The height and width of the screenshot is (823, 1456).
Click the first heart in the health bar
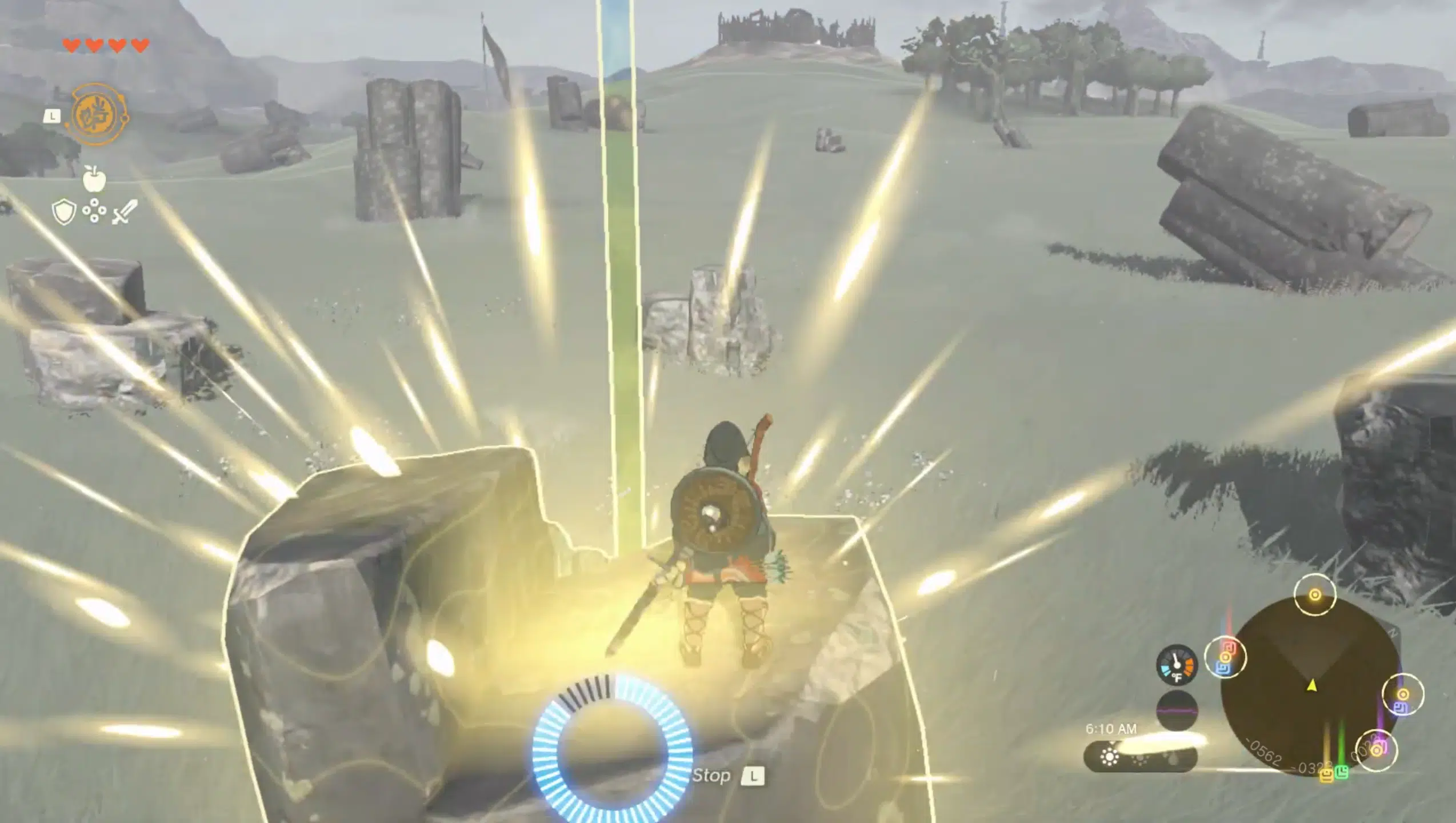(x=71, y=45)
